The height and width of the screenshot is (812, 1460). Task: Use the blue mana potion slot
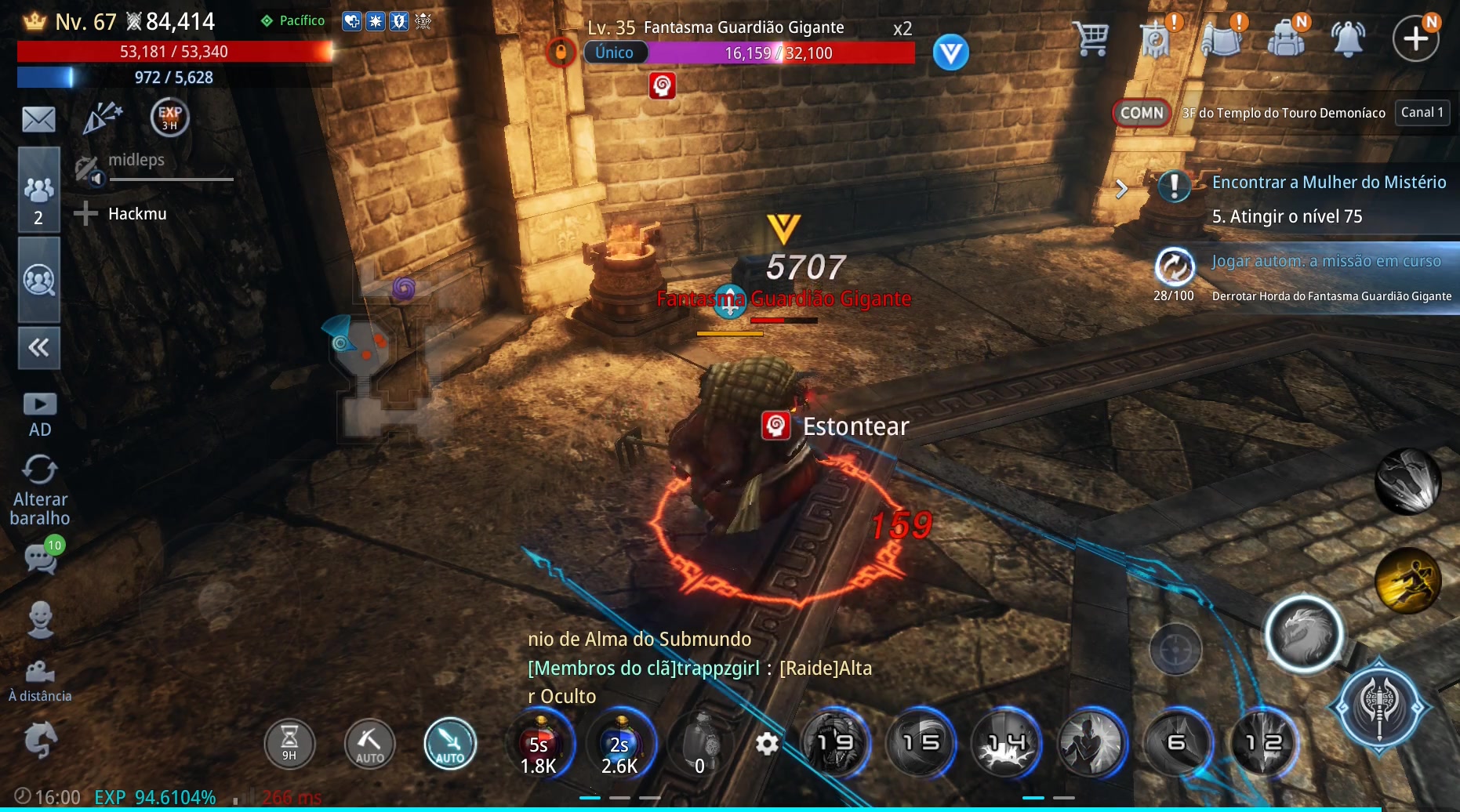(x=620, y=745)
